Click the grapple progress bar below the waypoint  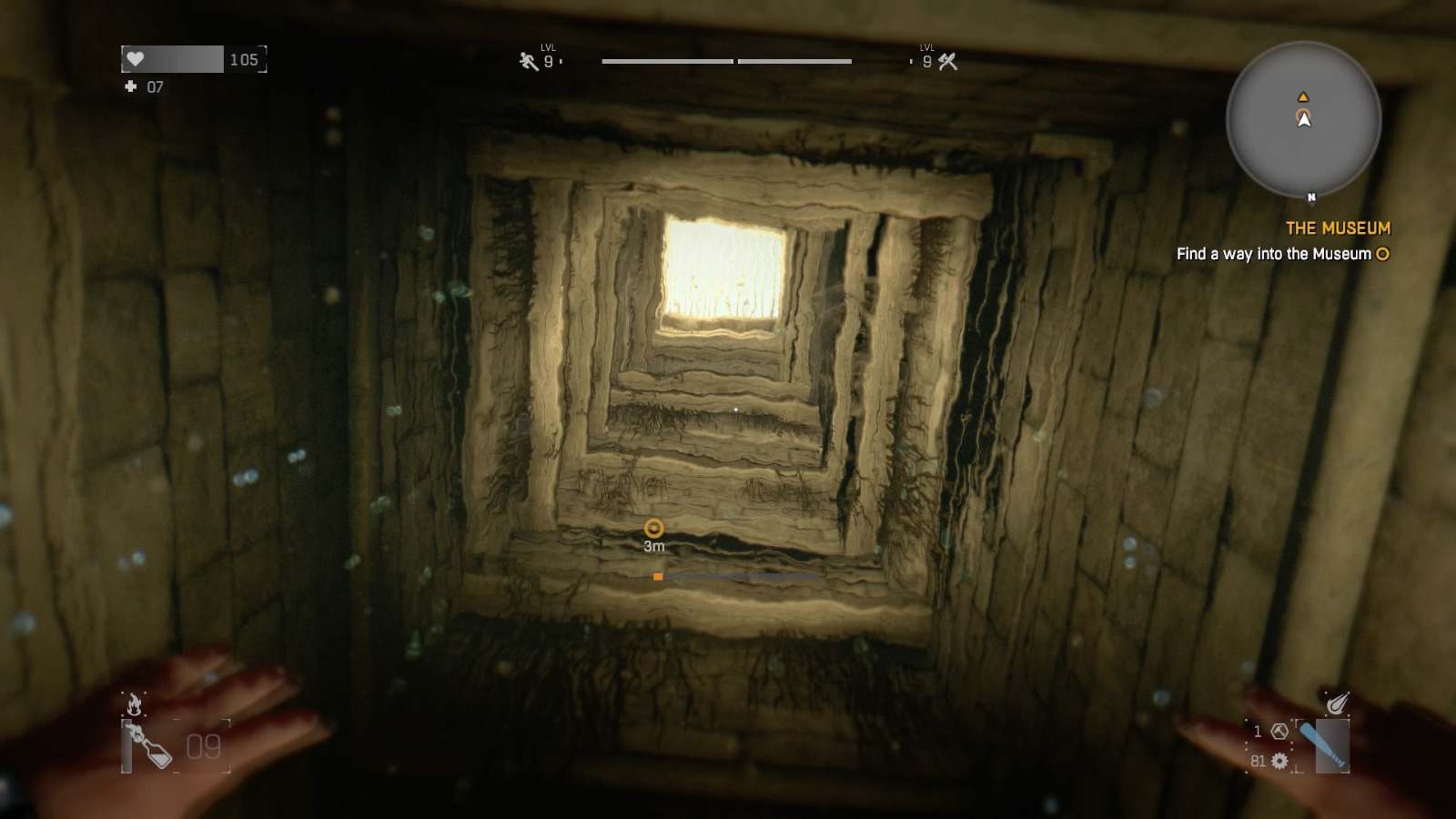(x=737, y=576)
